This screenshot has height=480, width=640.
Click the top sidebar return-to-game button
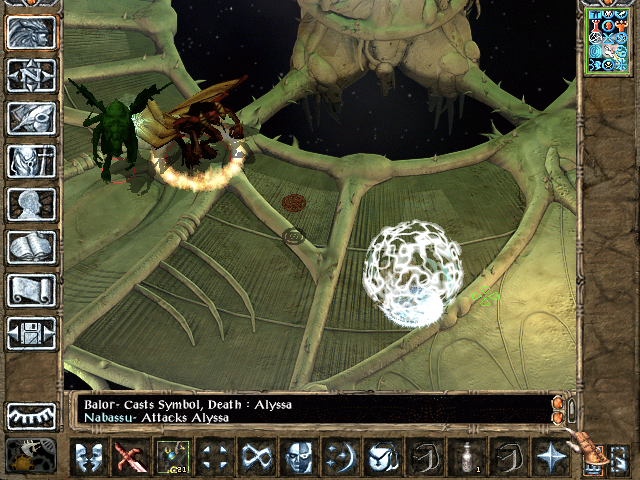31,32
